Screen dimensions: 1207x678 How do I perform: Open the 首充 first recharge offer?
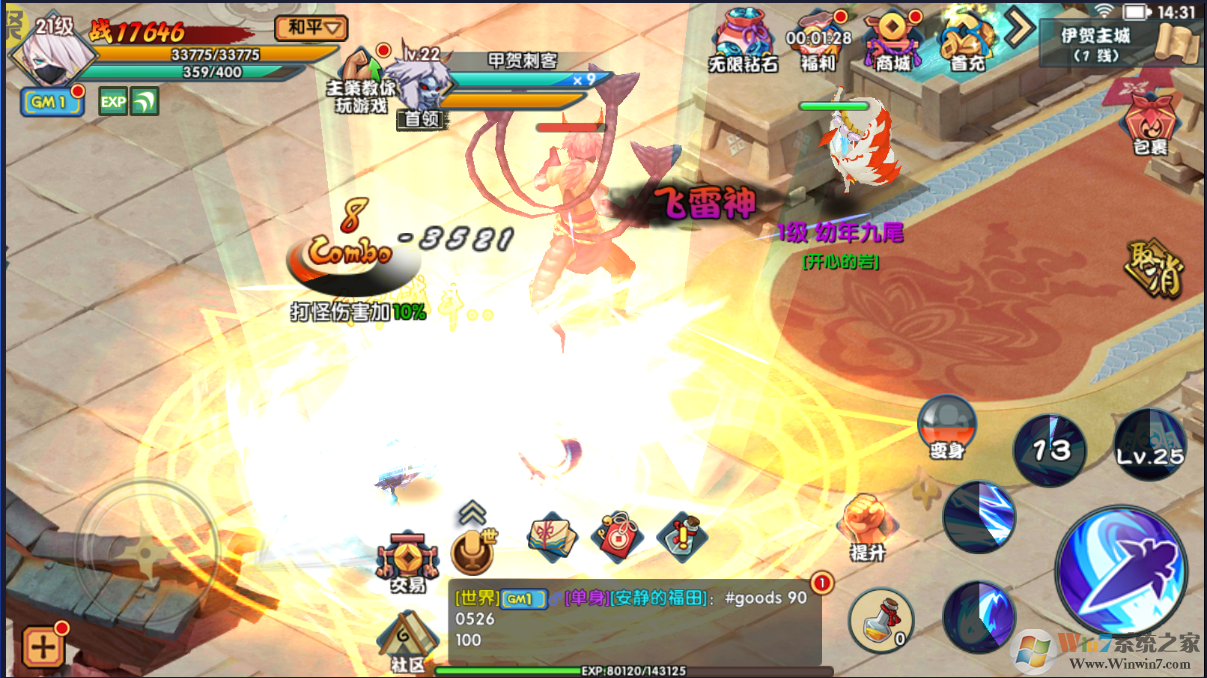967,40
